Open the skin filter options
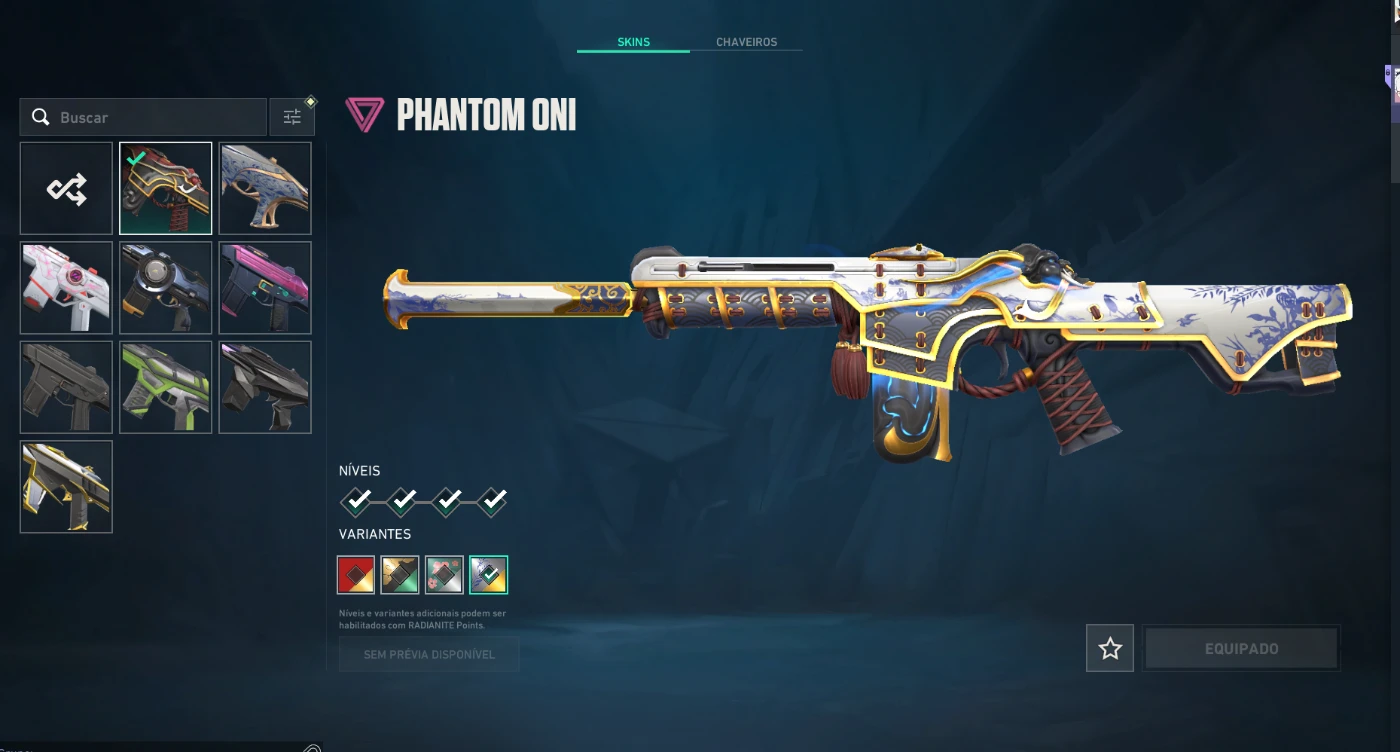Screen dimensions: 1400x752 click(x=292, y=117)
